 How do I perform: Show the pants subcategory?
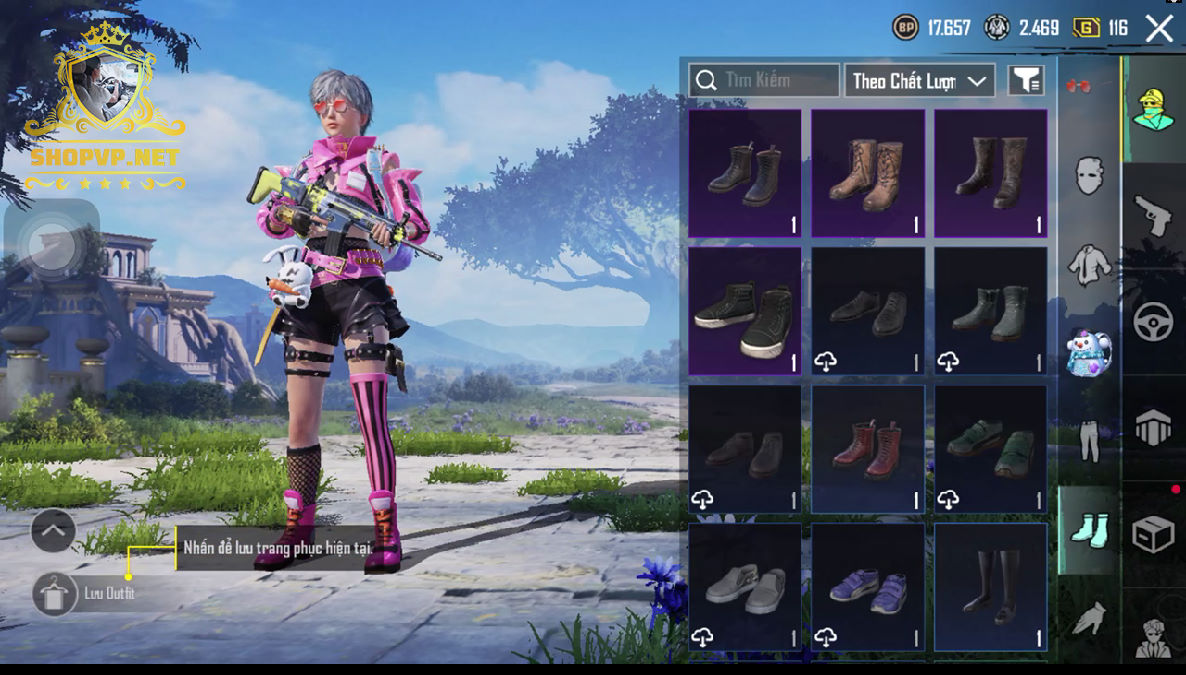click(1089, 441)
